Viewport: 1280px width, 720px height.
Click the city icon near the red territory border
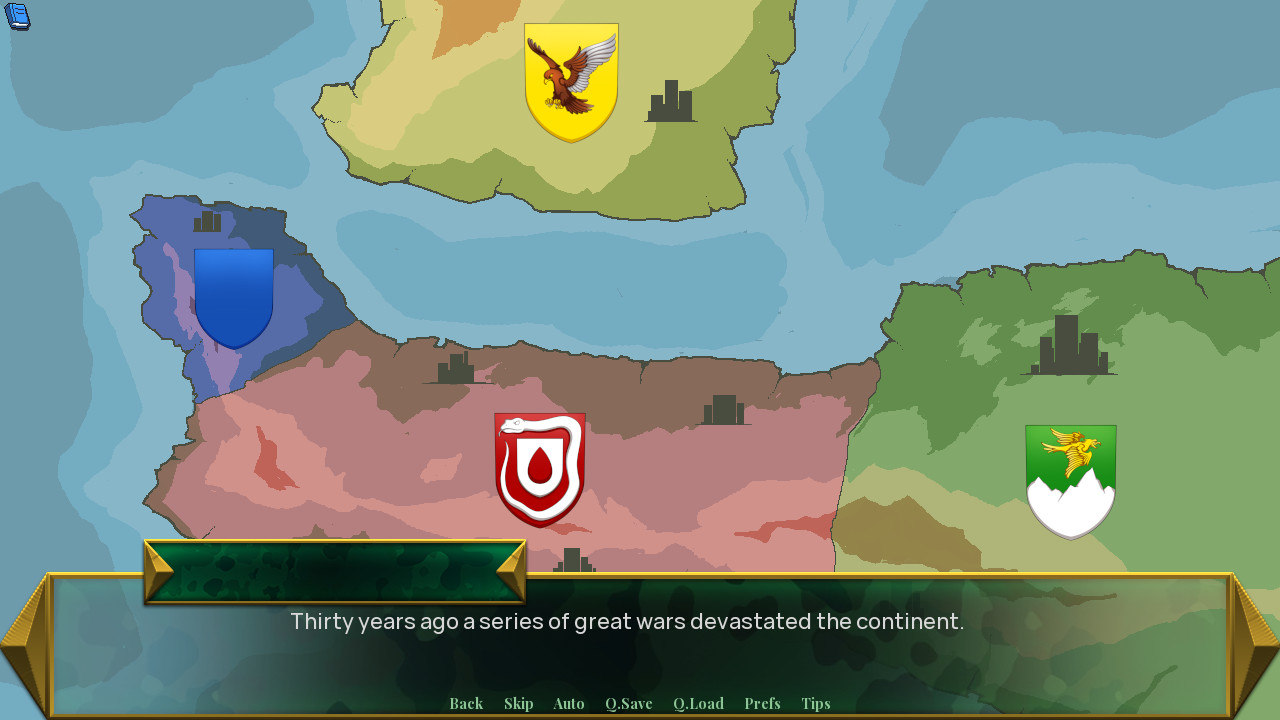coord(722,410)
